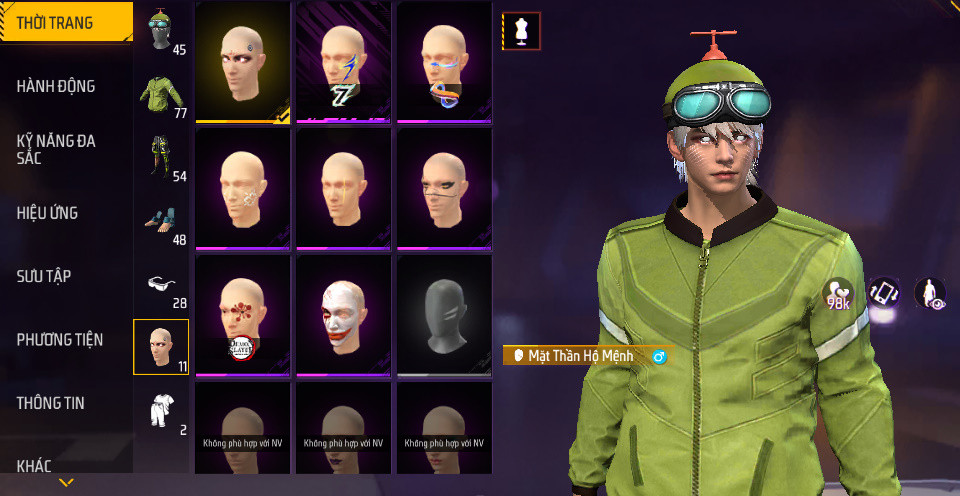960x496 pixels.
Task: Open the Kỹ Năng Đa Sắc section
Action: tap(57, 150)
